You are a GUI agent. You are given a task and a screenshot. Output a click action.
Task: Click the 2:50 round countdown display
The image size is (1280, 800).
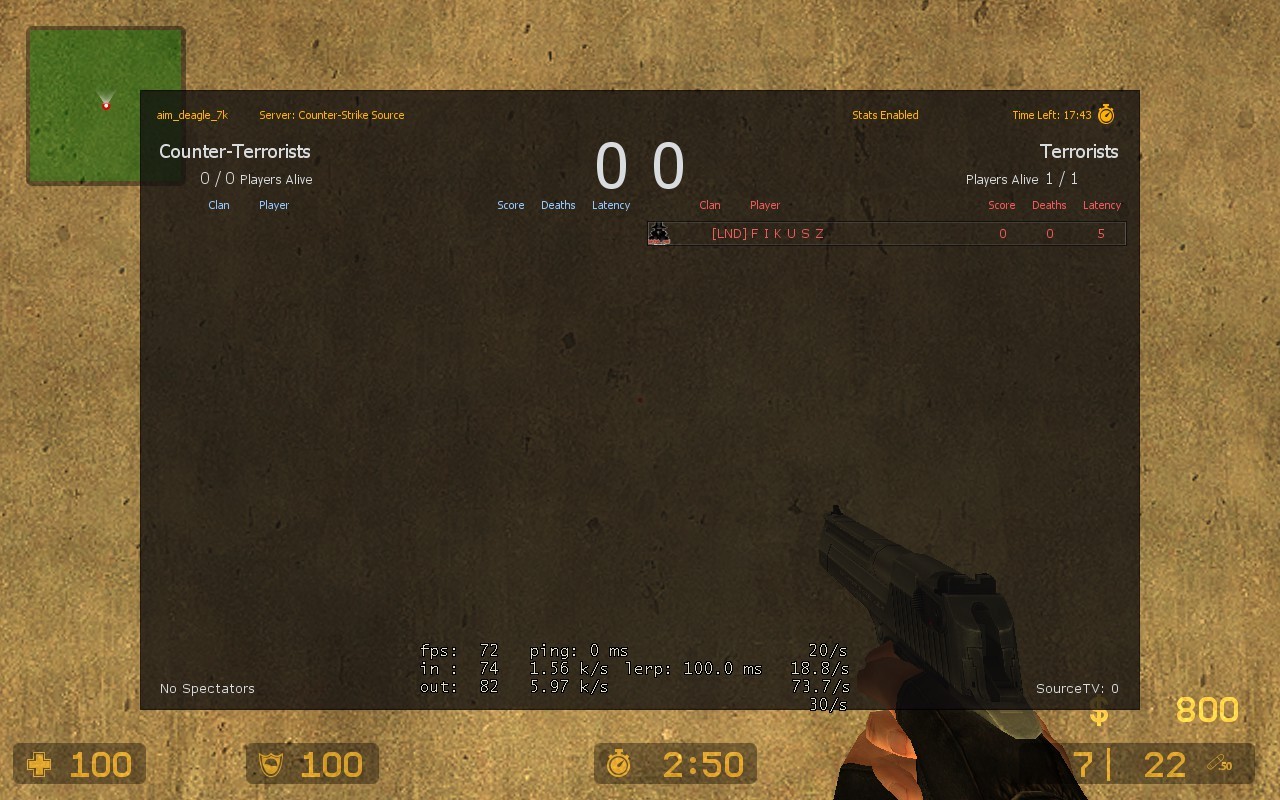pyautogui.click(x=703, y=763)
